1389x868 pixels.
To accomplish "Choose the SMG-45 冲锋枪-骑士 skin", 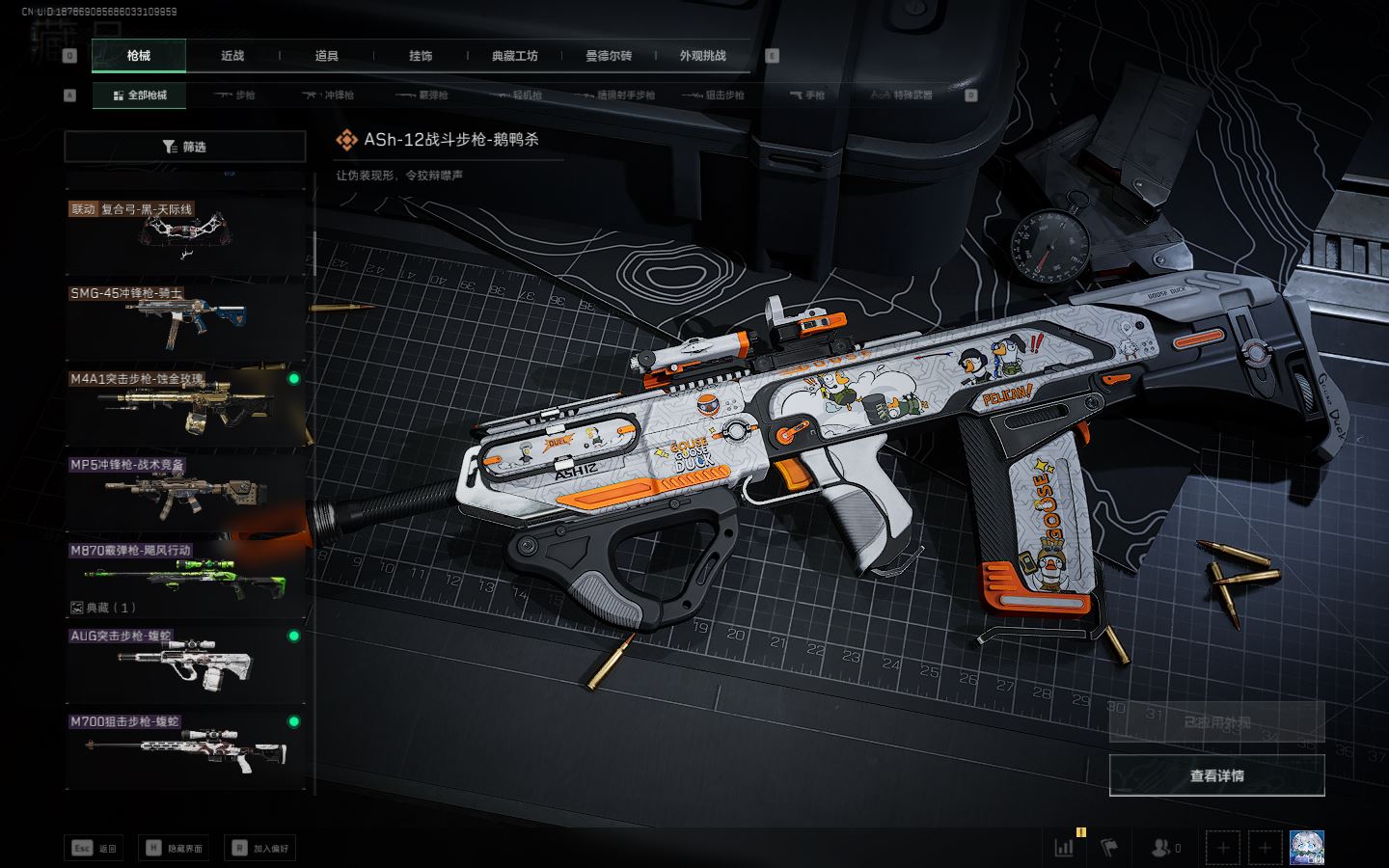I will (185, 320).
